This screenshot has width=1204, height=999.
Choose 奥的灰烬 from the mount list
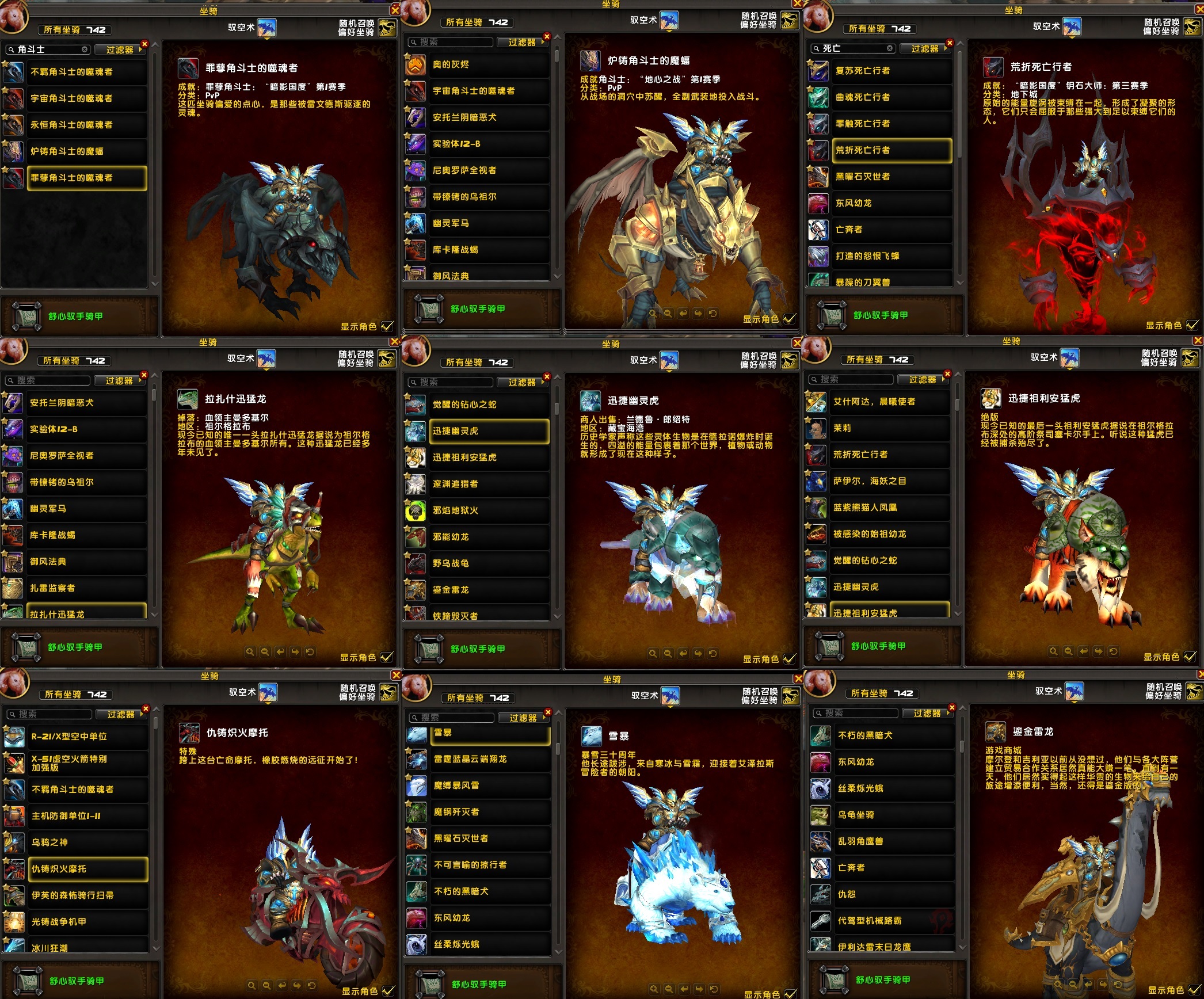(489, 64)
